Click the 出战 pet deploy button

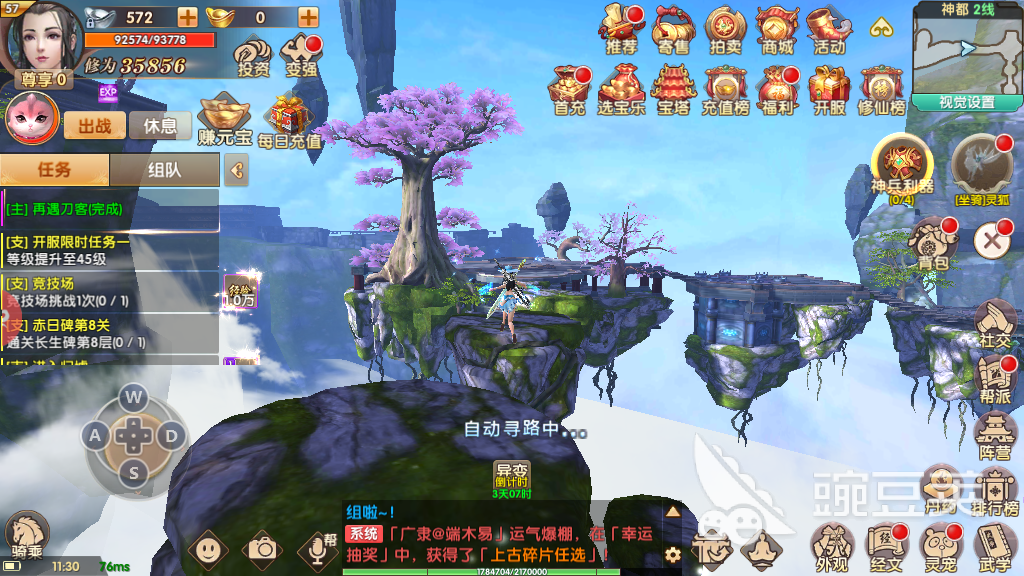coord(95,125)
